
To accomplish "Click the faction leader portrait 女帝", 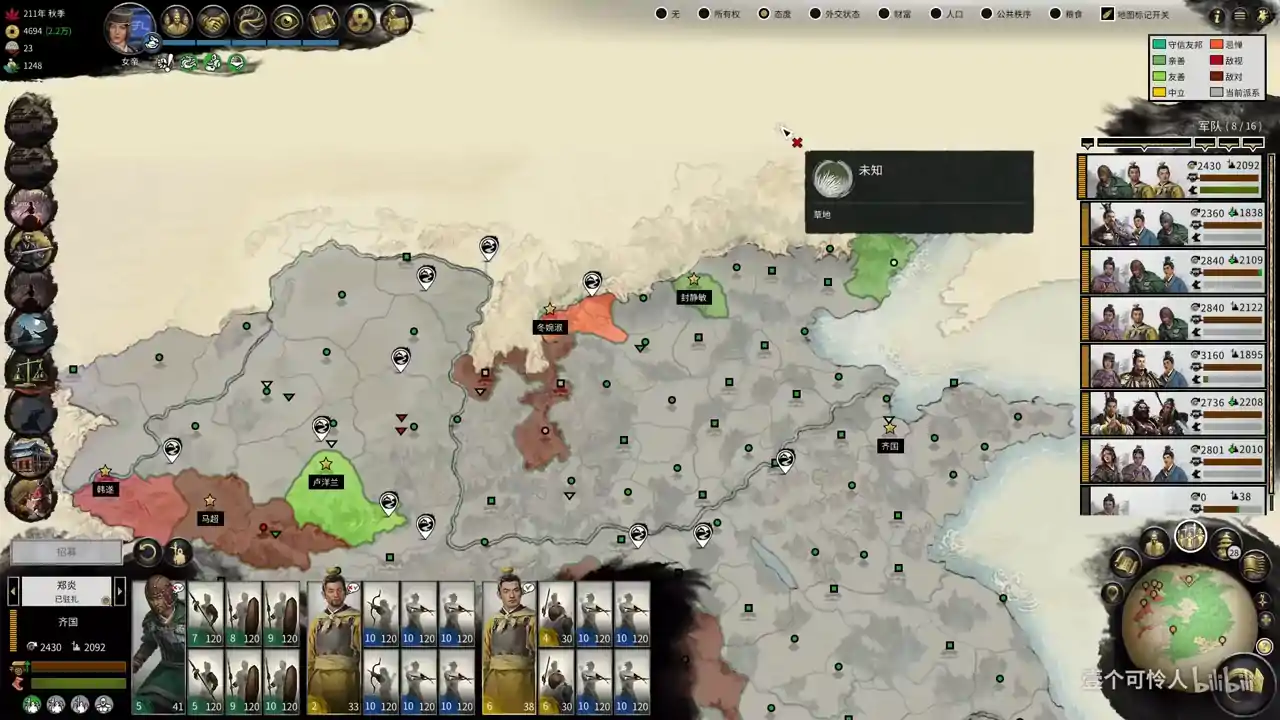I will 130,28.
